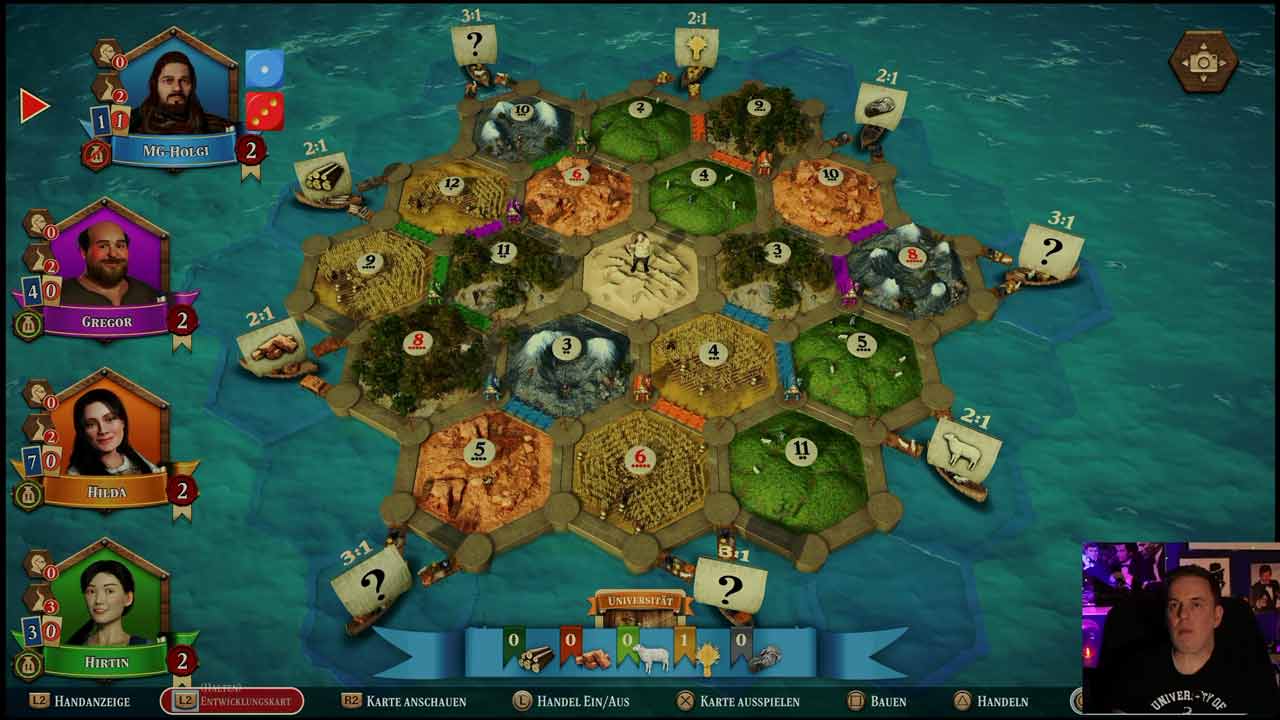Open the camera view control

[1203, 62]
